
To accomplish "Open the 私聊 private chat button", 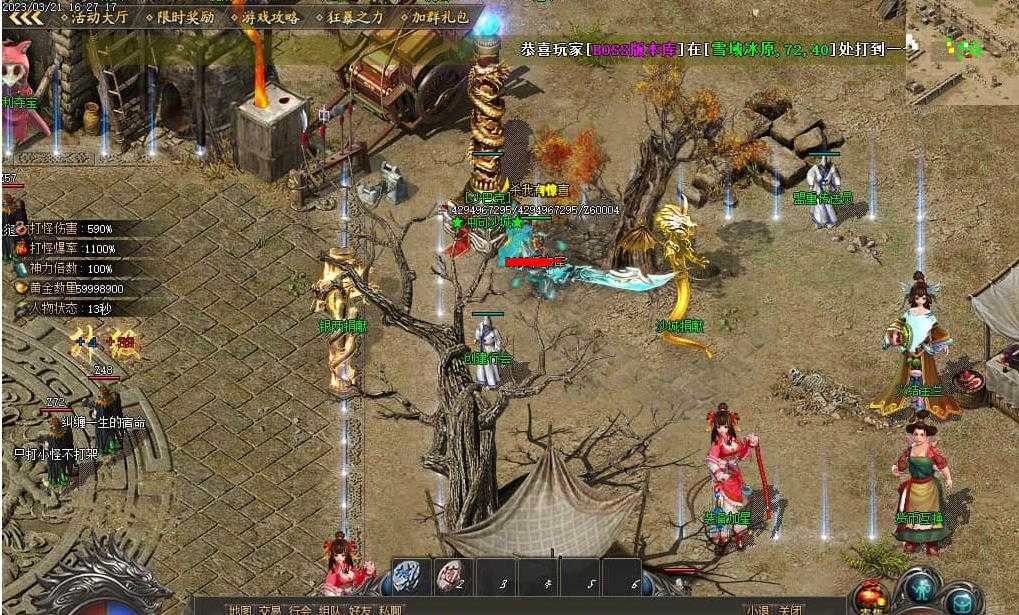I will pyautogui.click(x=390, y=608).
